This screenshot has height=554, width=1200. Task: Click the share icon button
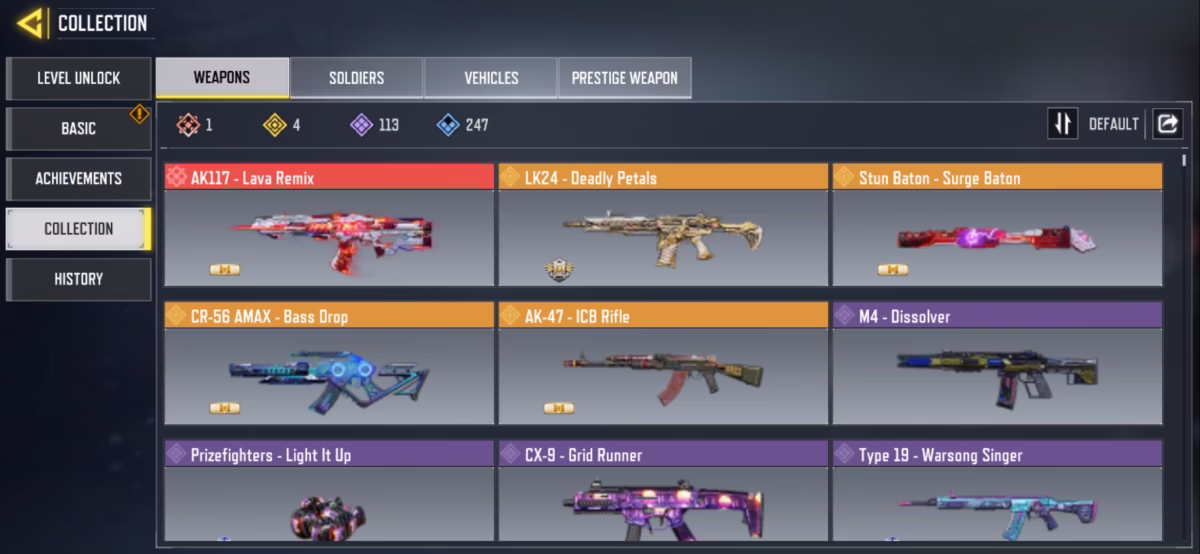[x=1167, y=124]
